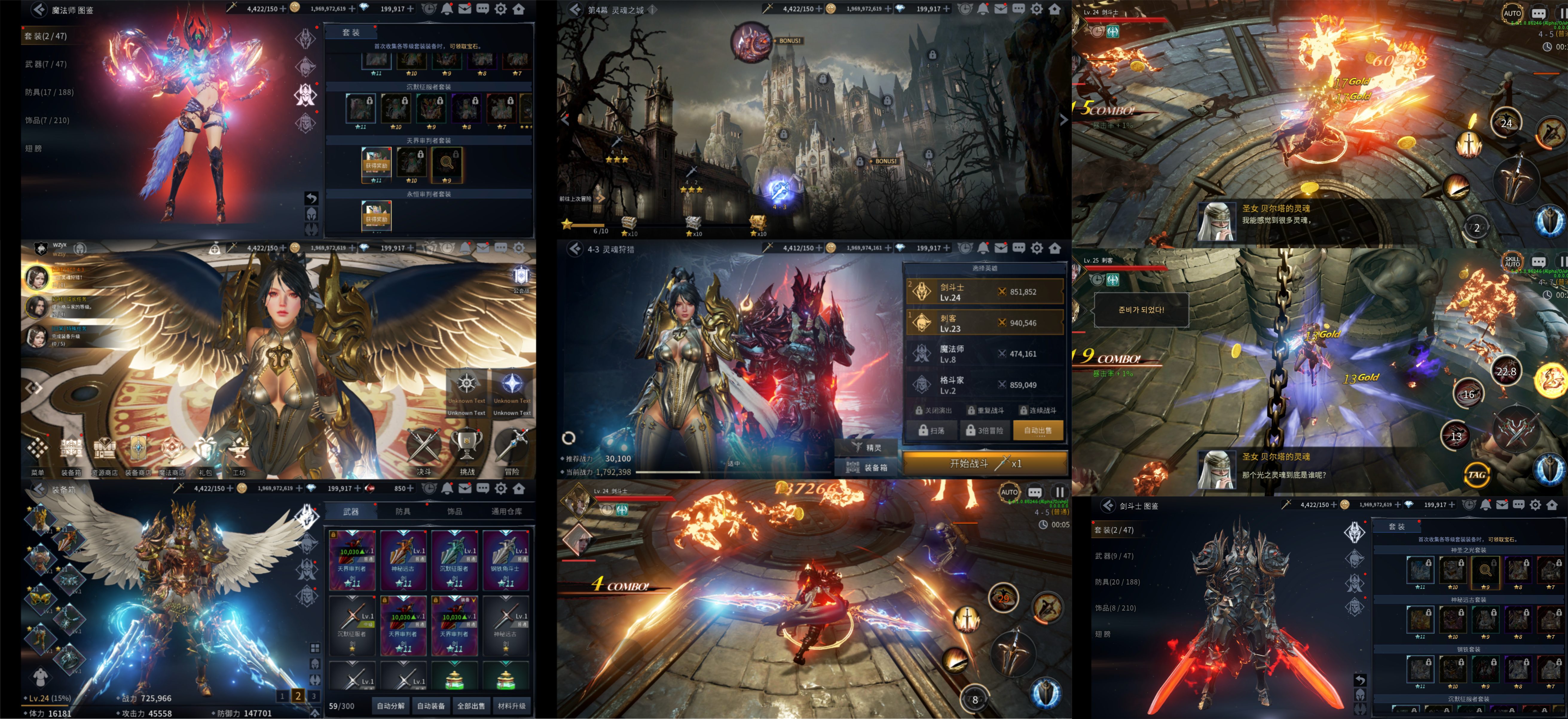Click the 自动分解 auto-dismantle button

(390, 706)
